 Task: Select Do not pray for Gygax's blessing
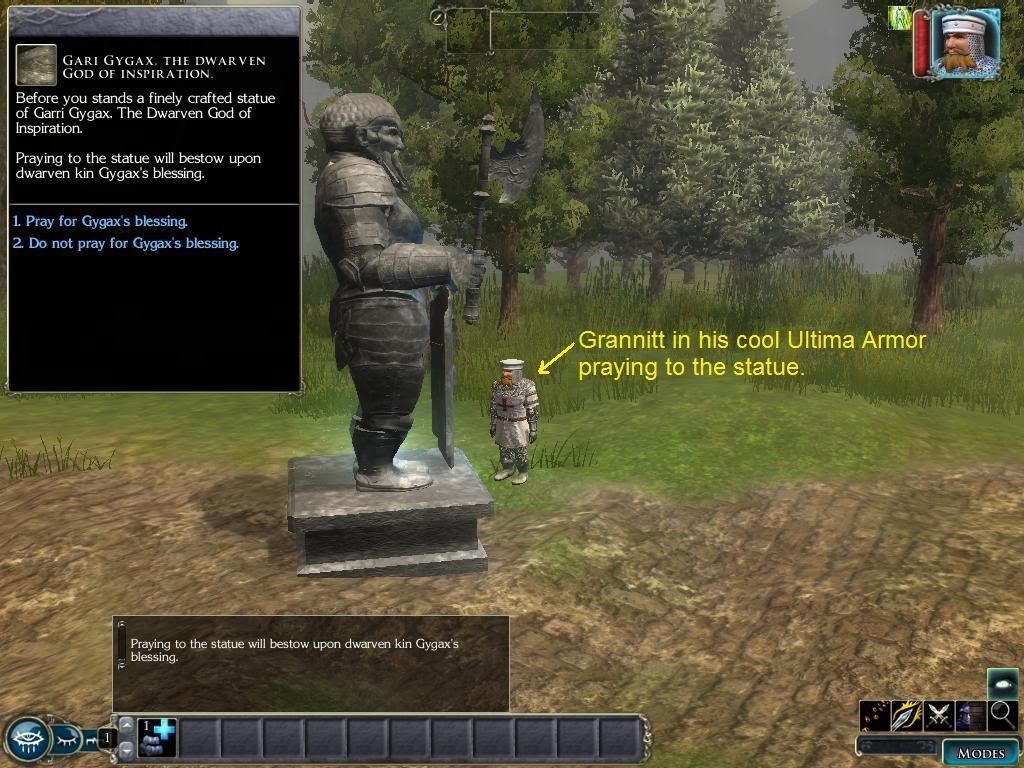[x=126, y=243]
